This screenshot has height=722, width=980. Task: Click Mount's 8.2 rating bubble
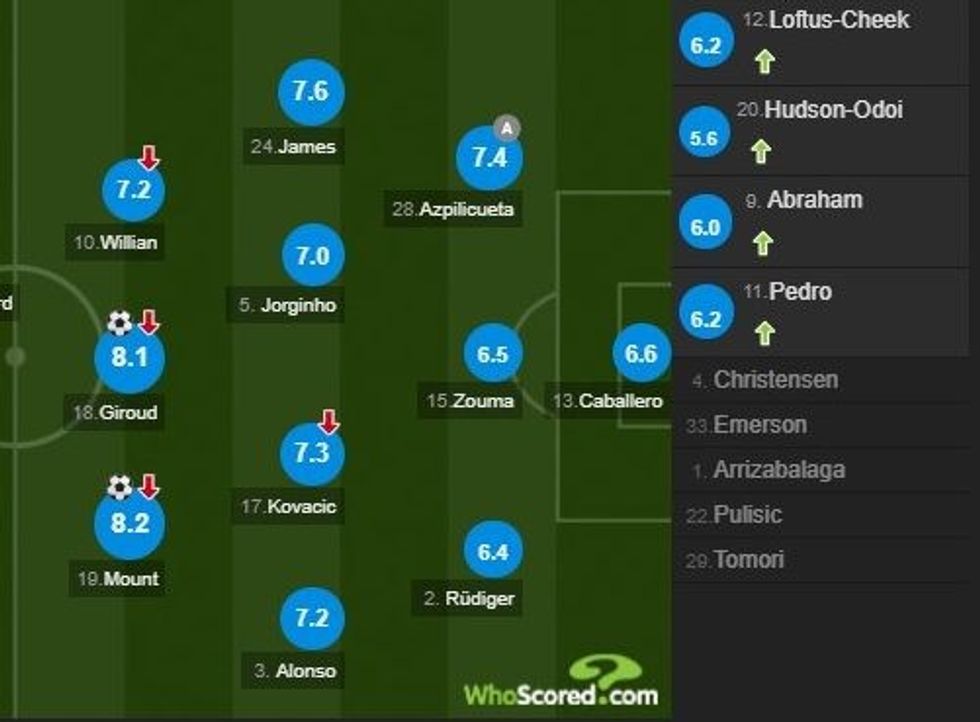tap(129, 523)
